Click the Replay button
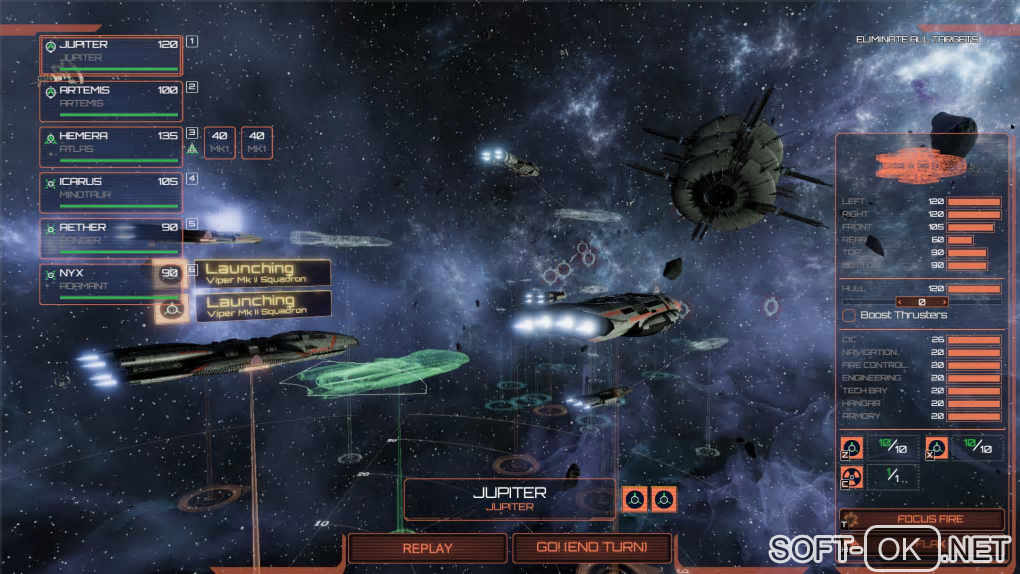This screenshot has width=1020, height=574. click(427, 548)
